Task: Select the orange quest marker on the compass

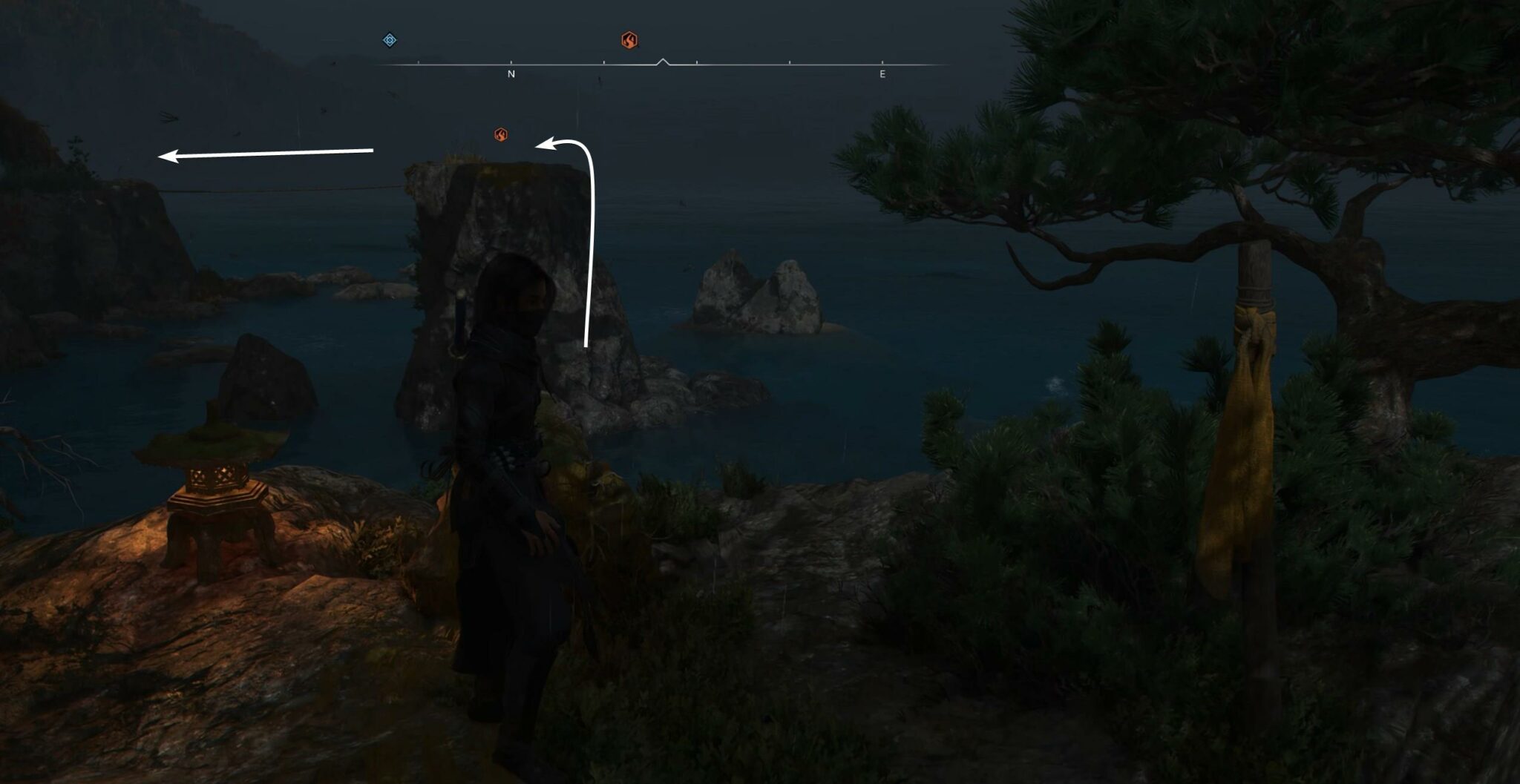Action: pyautogui.click(x=629, y=41)
